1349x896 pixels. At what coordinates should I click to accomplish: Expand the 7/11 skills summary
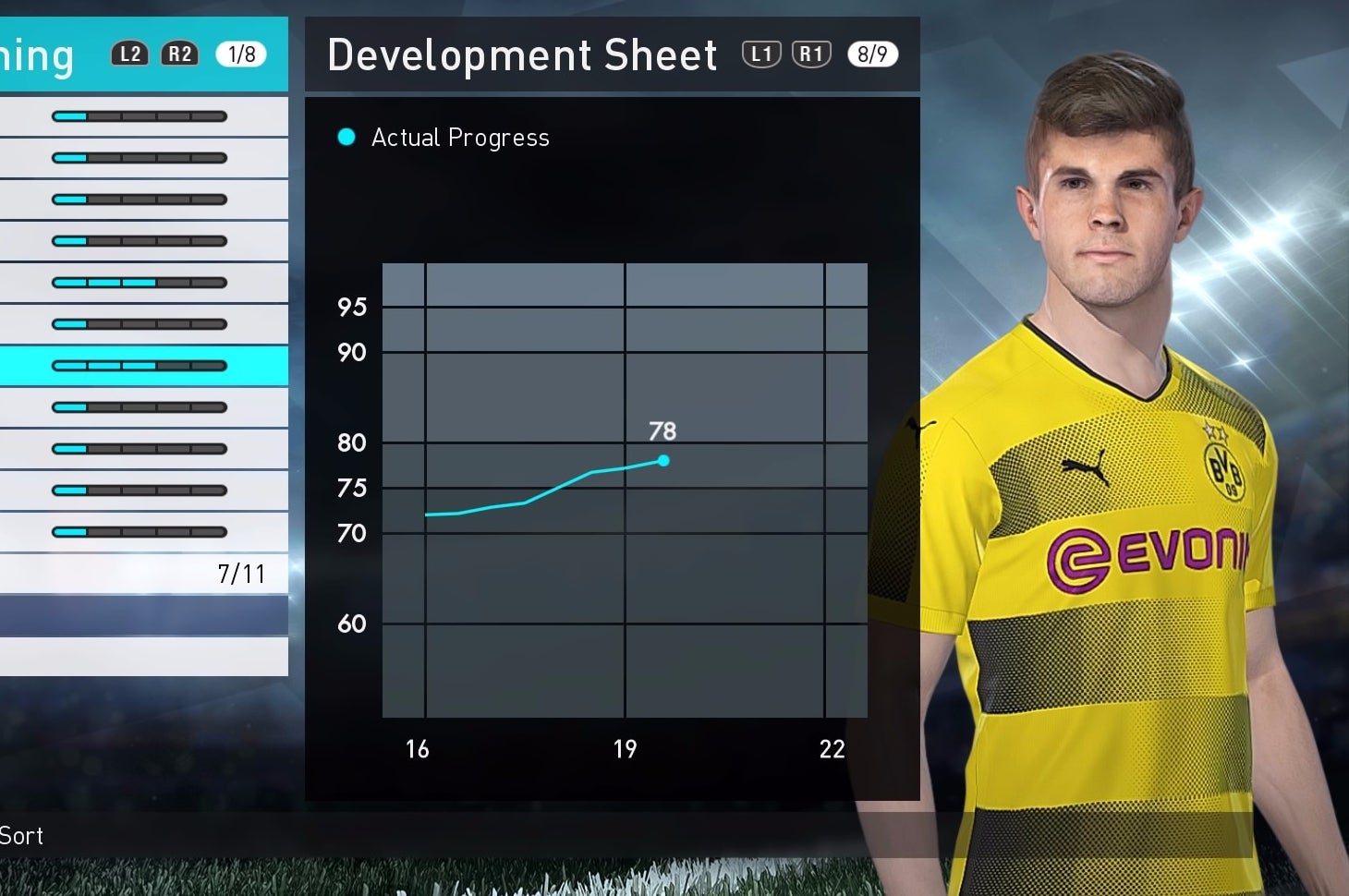click(x=241, y=574)
